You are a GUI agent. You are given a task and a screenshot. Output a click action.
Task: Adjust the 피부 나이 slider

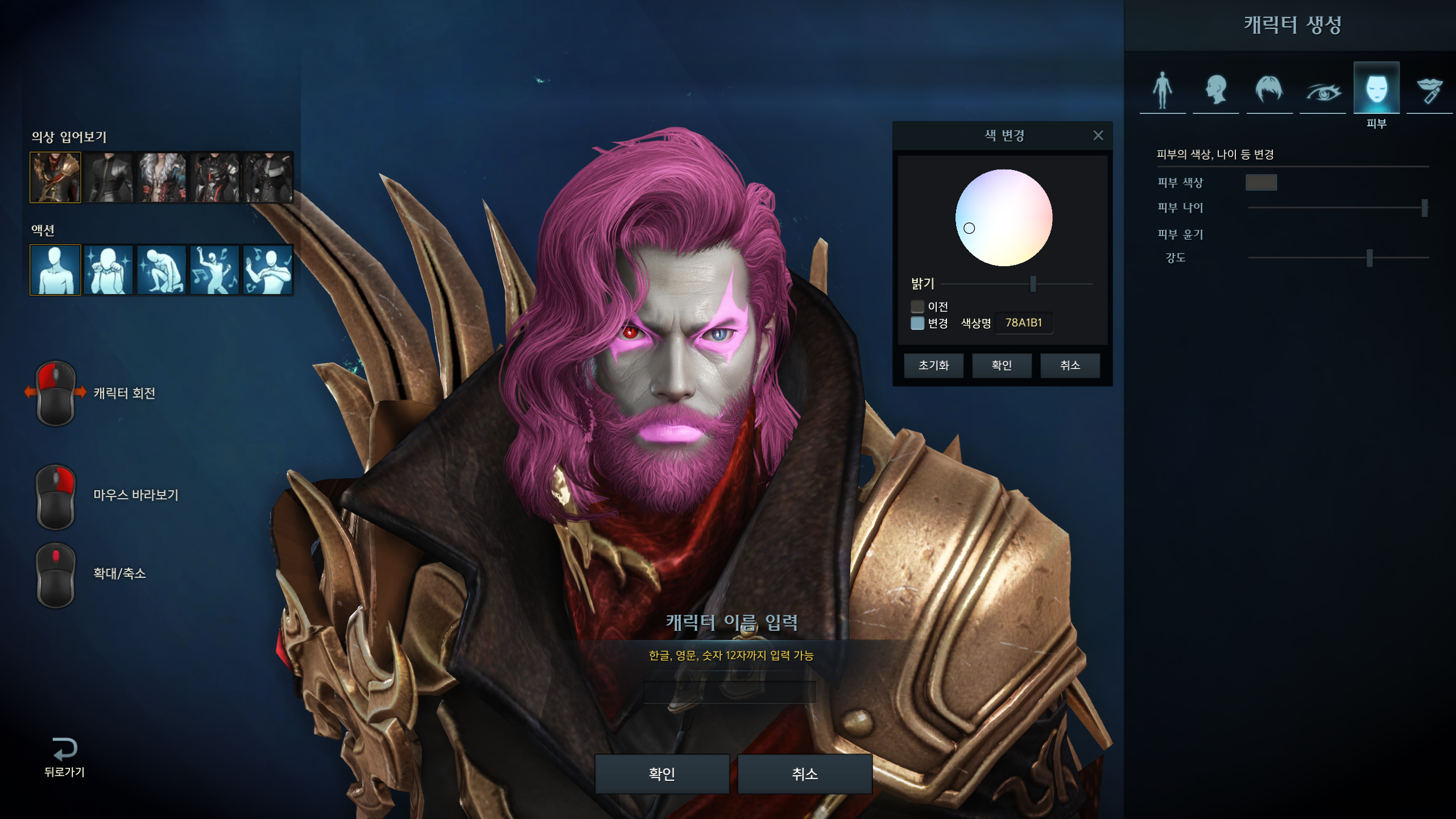[x=1424, y=208]
